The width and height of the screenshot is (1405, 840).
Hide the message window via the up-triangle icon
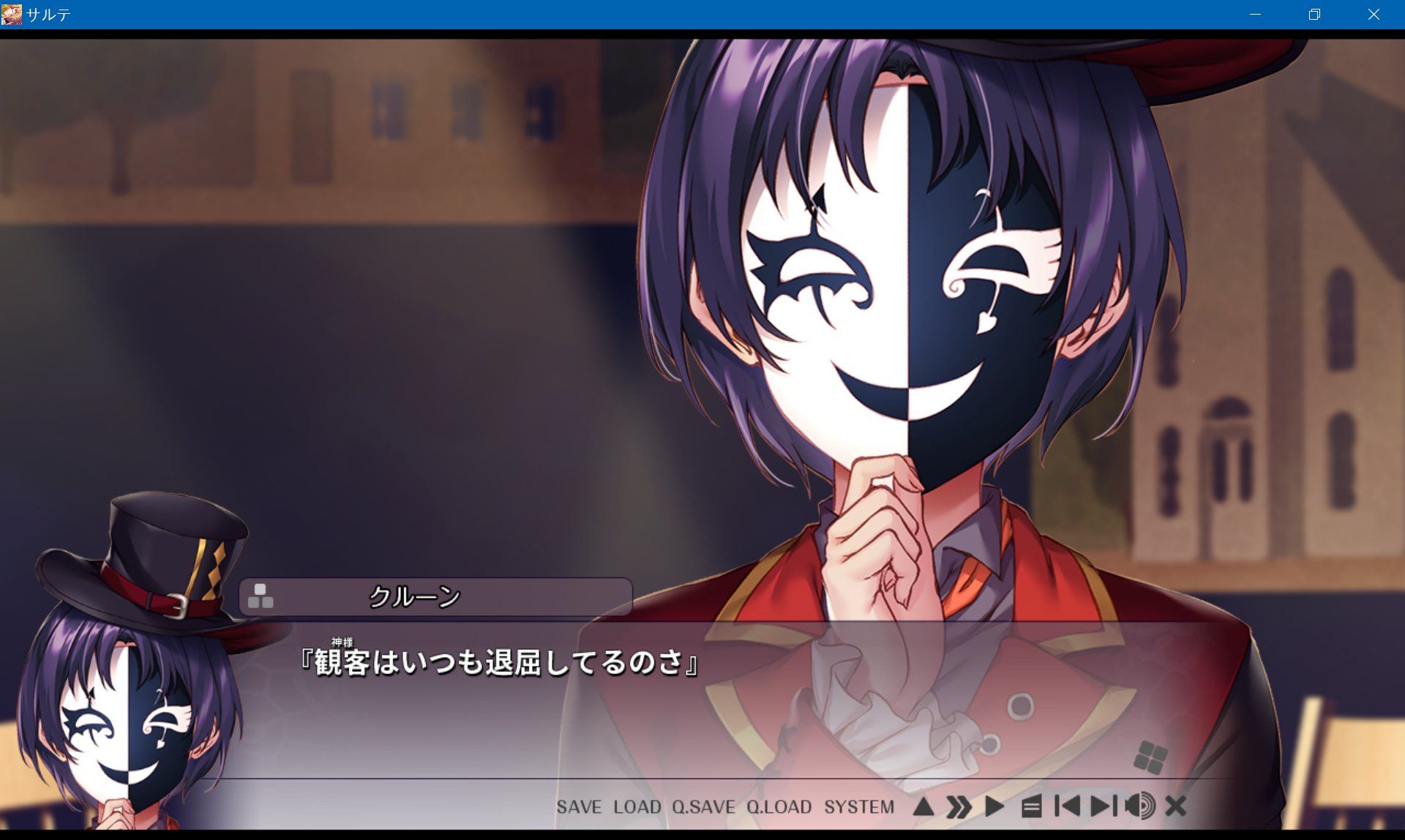923,806
